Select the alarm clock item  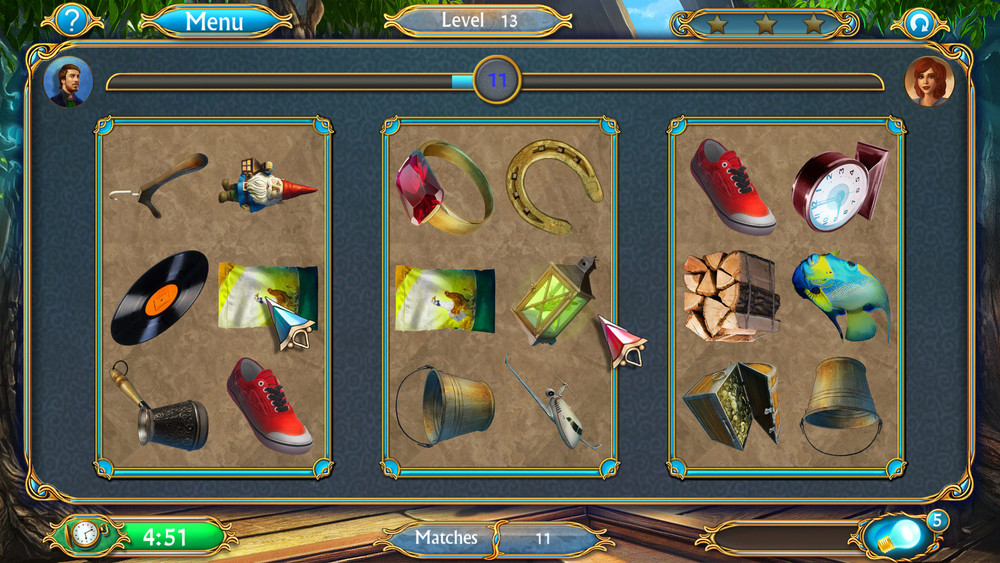tap(838, 187)
